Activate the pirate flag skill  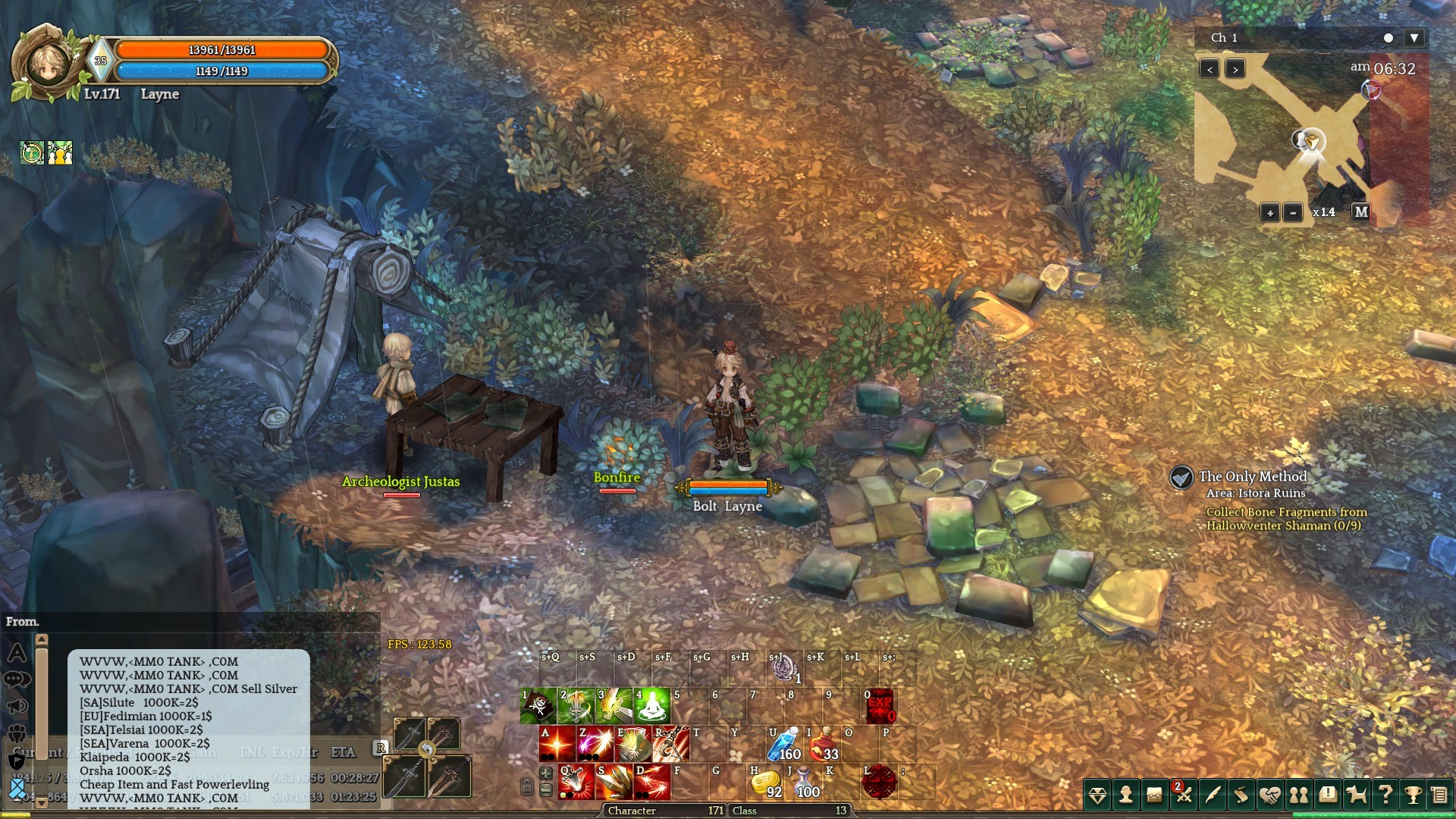[539, 706]
